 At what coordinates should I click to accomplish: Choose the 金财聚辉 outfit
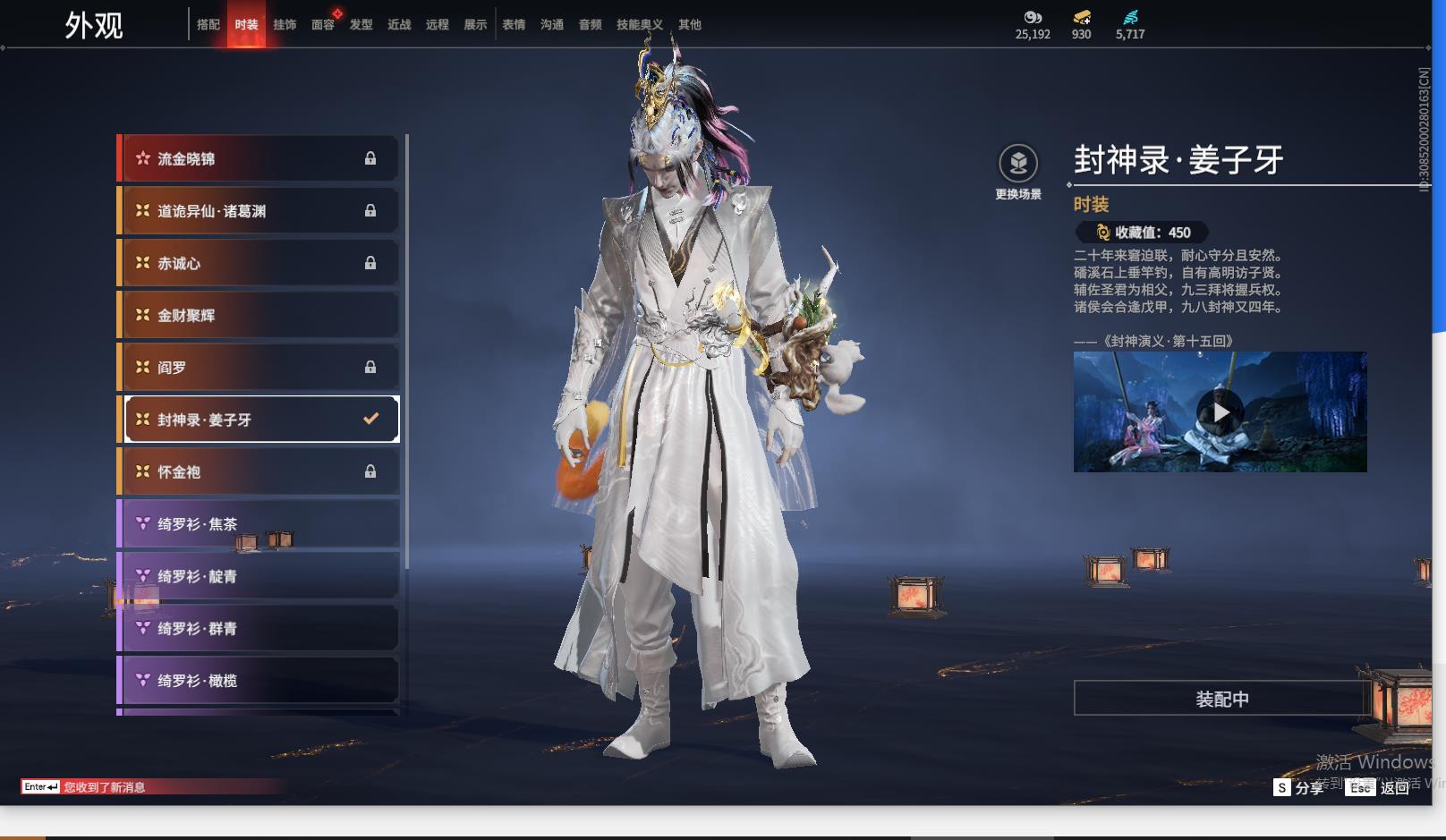coord(259,315)
